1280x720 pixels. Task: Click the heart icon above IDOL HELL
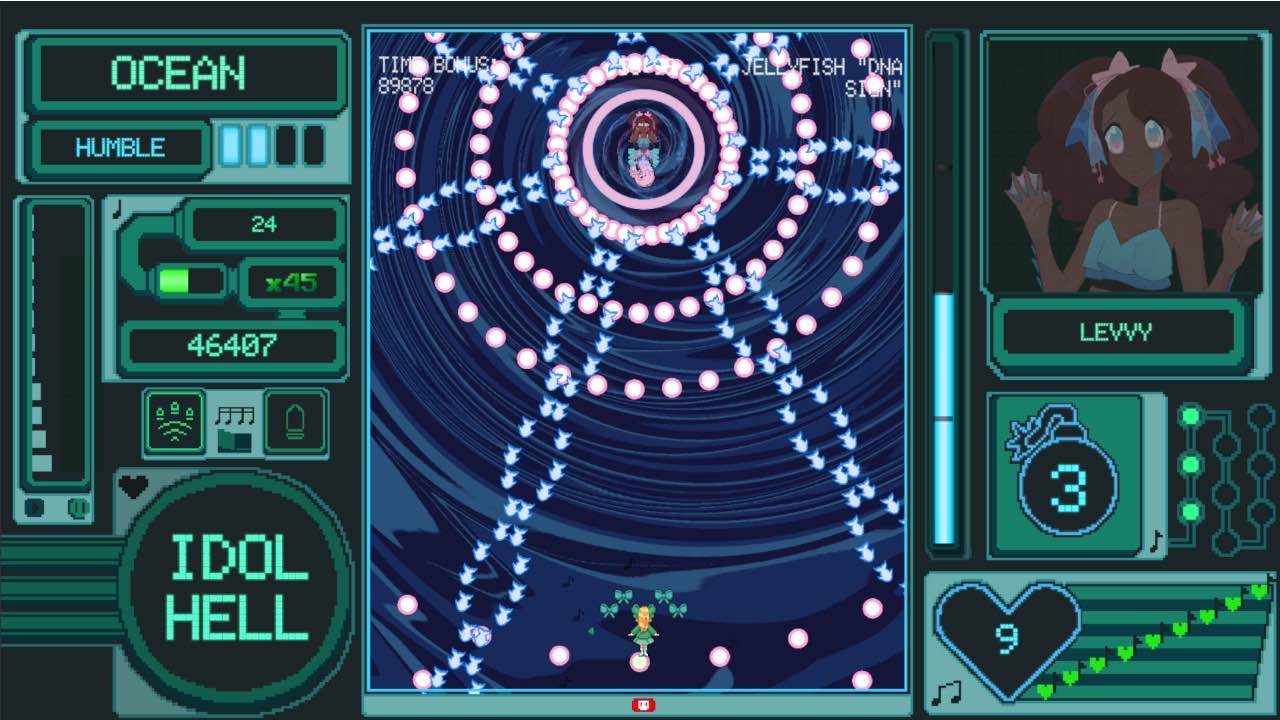pos(131,487)
